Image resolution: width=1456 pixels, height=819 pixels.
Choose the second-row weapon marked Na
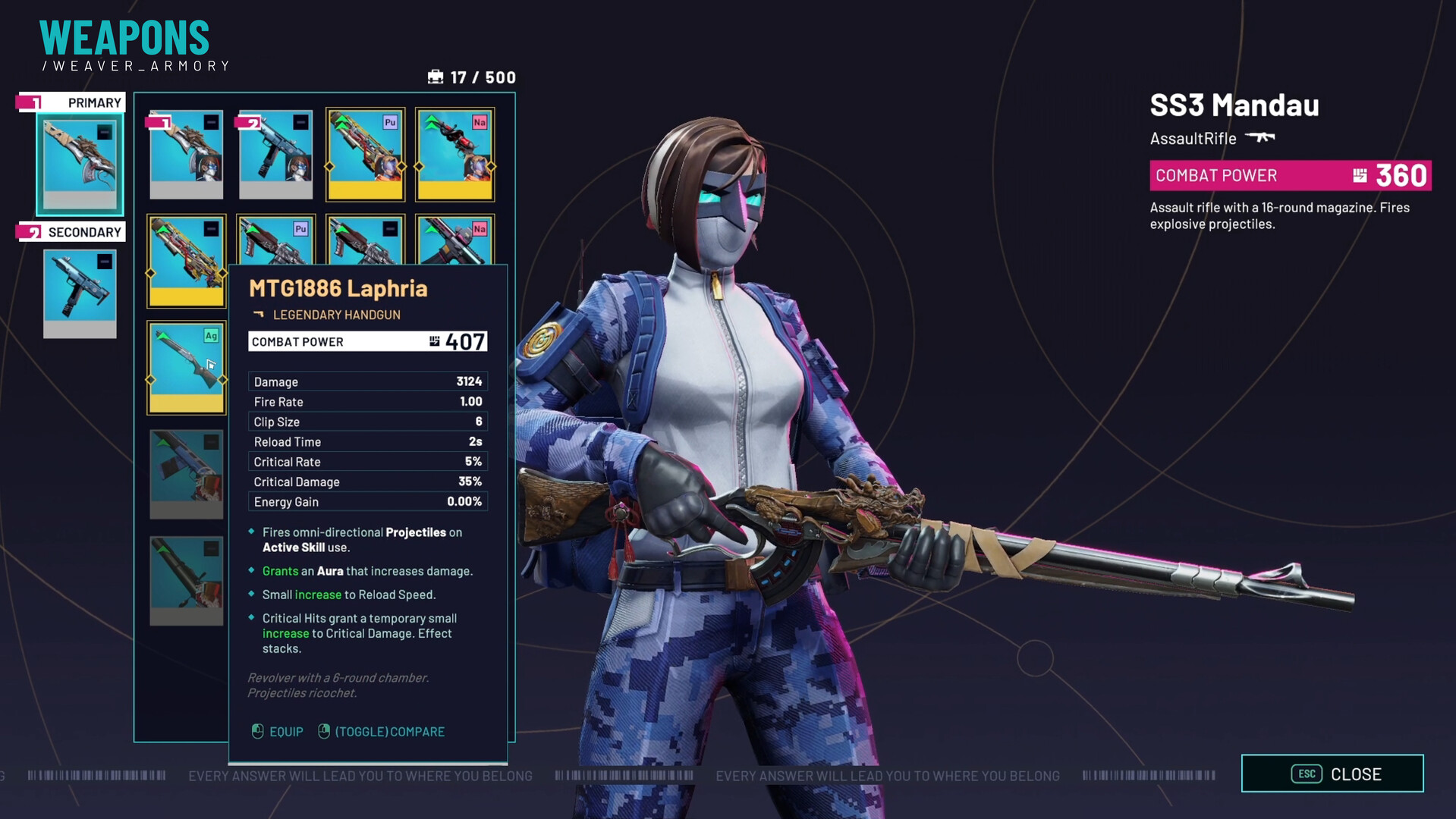454,241
